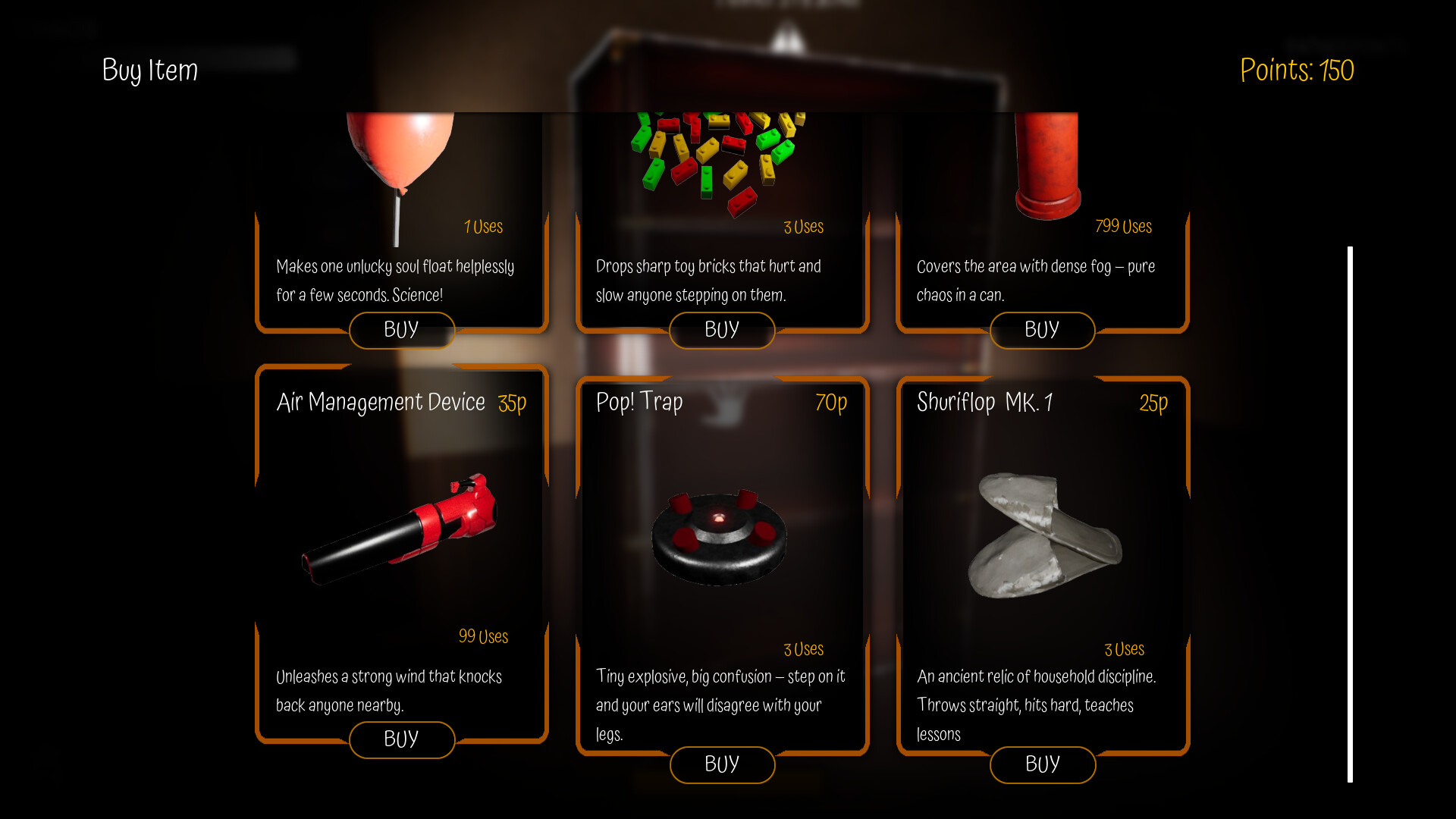Buy the fog canister item

pyautogui.click(x=1043, y=330)
